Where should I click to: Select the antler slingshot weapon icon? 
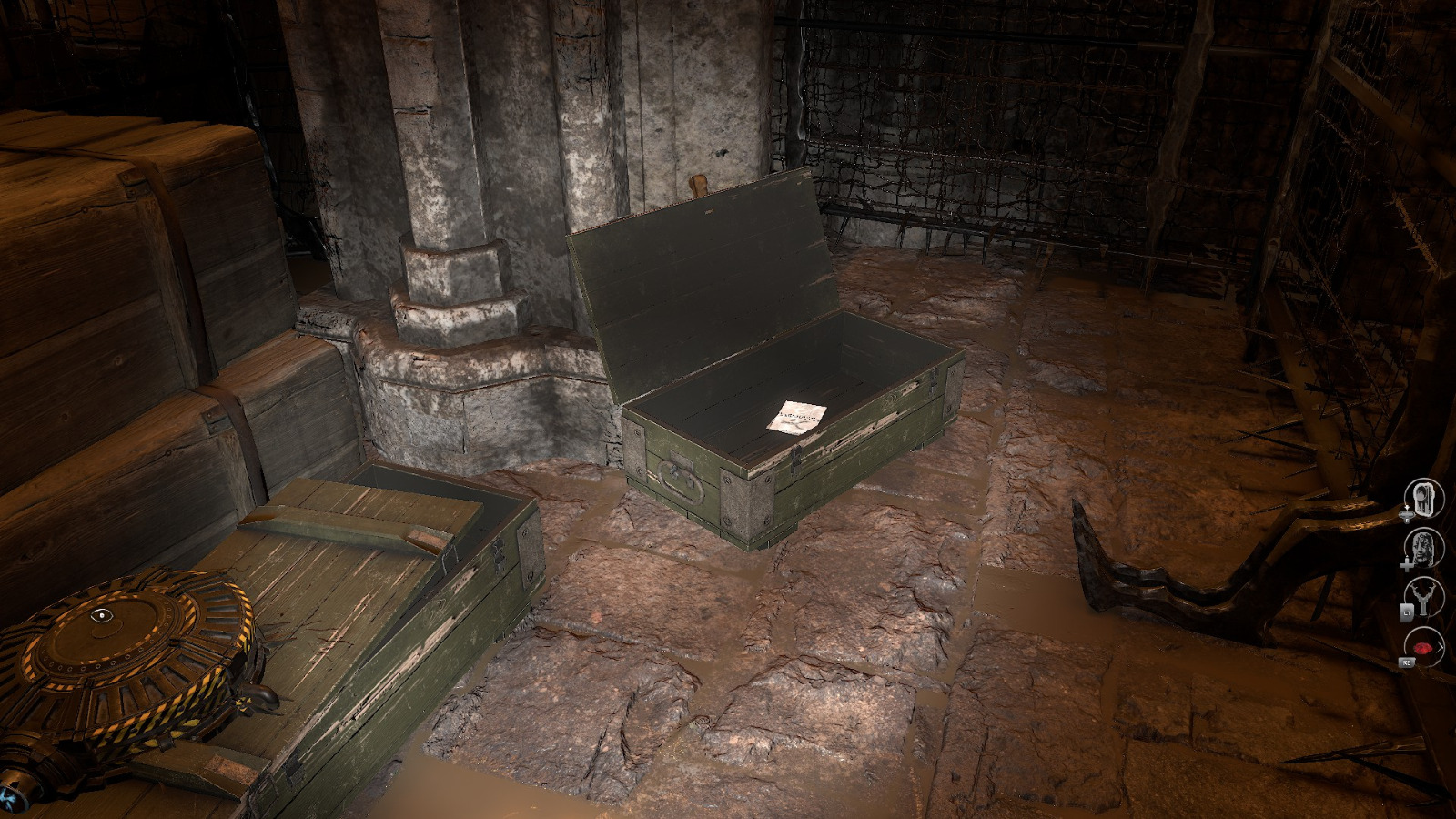[1424, 596]
